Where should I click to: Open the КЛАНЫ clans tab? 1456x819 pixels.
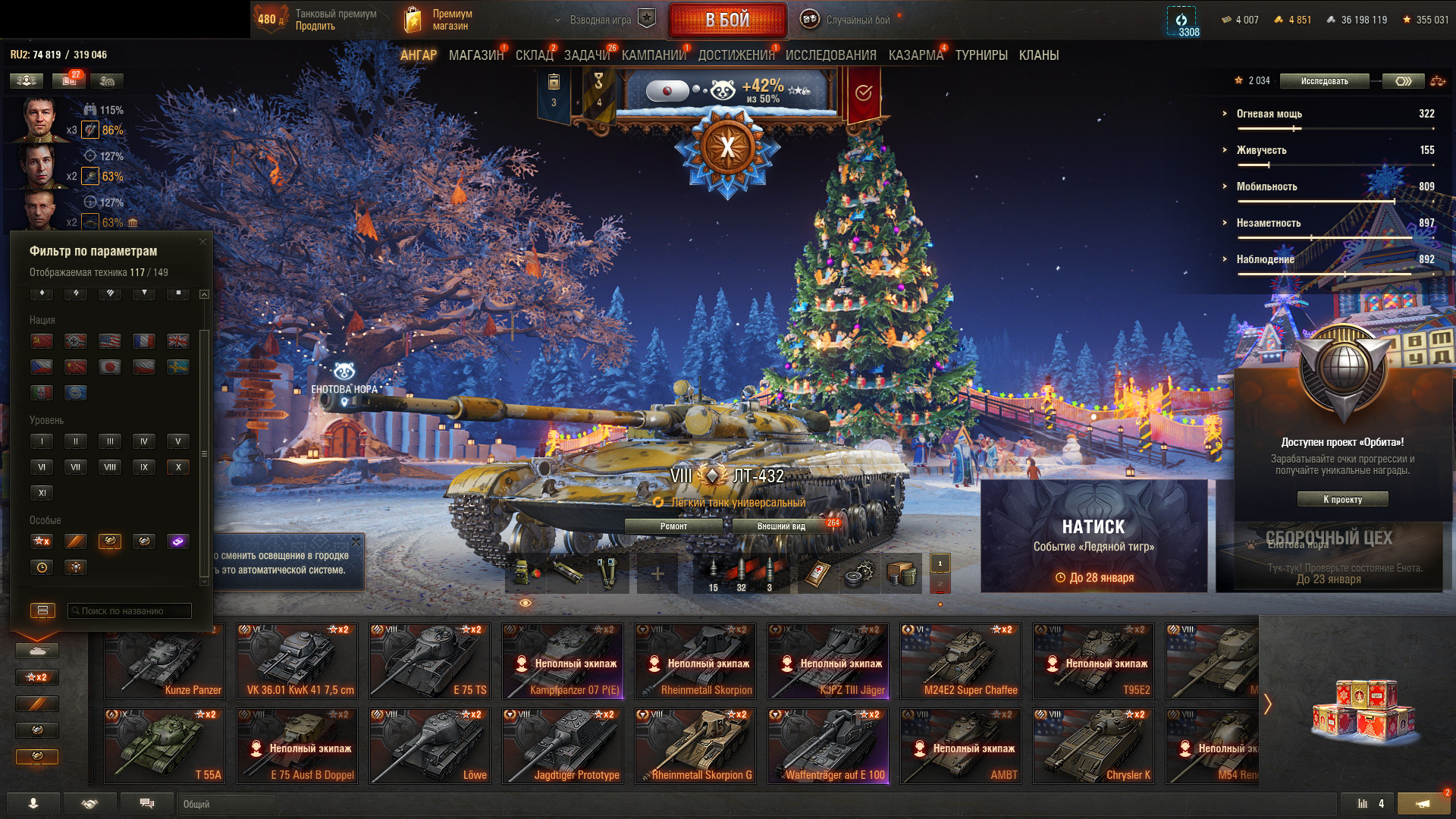click(x=1038, y=55)
